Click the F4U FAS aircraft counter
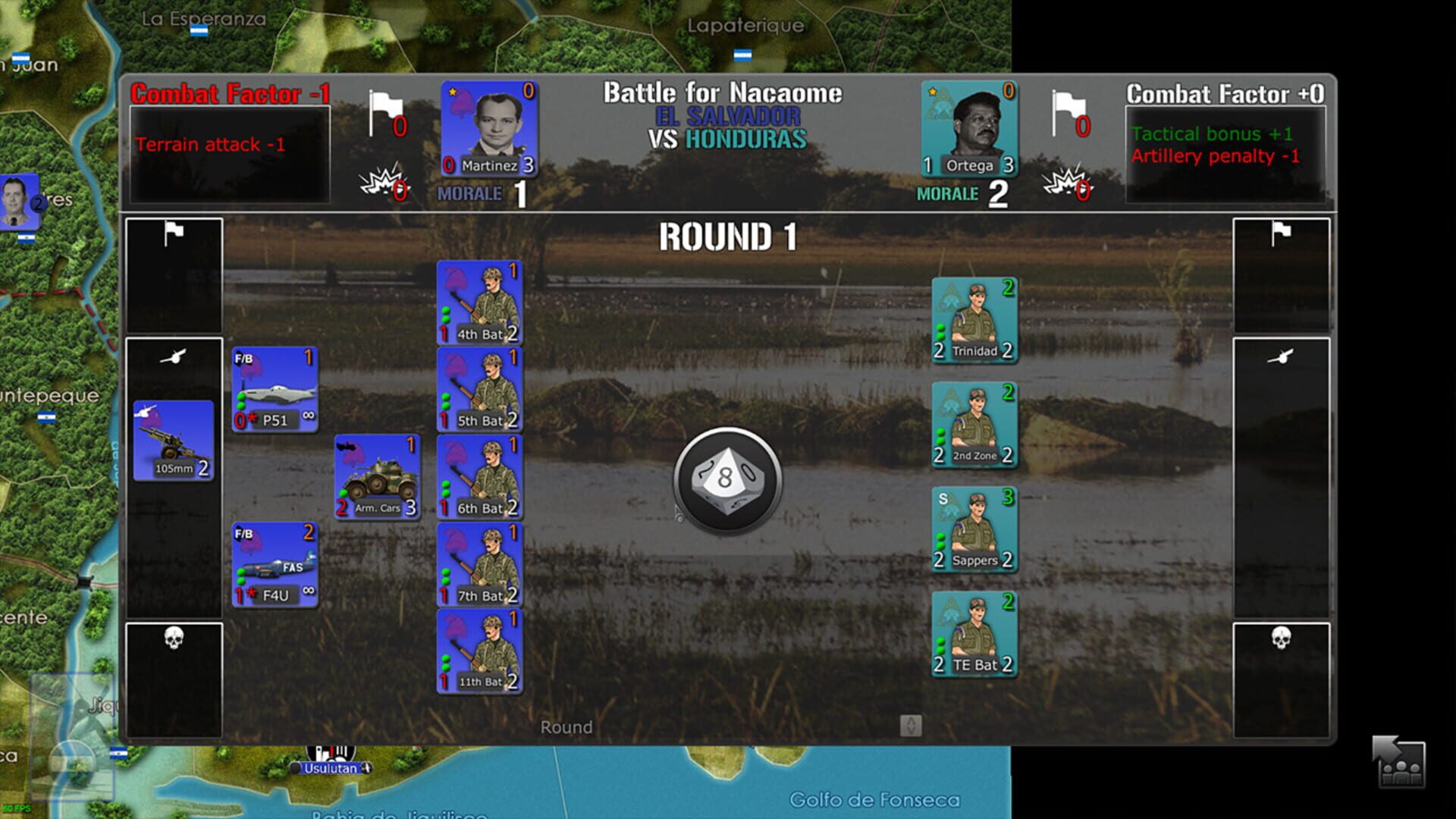 275,564
